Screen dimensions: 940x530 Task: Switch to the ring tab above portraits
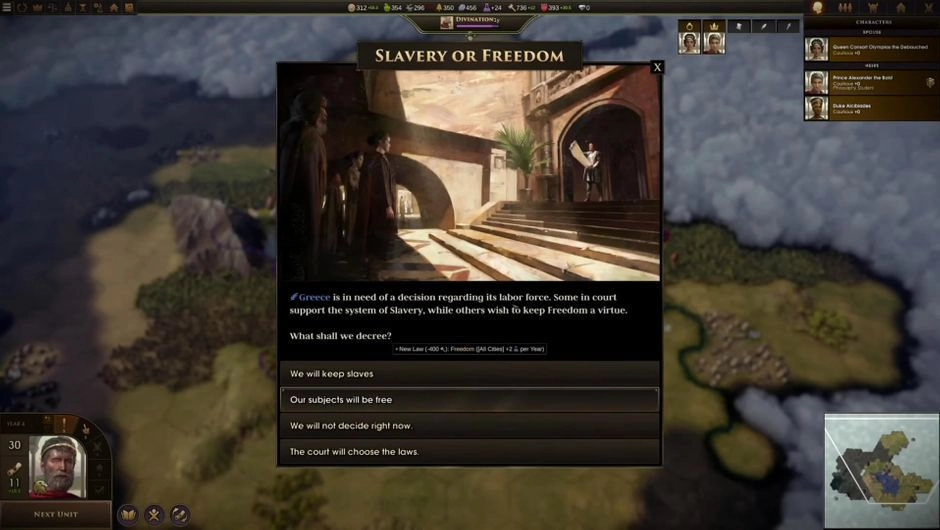point(688,26)
